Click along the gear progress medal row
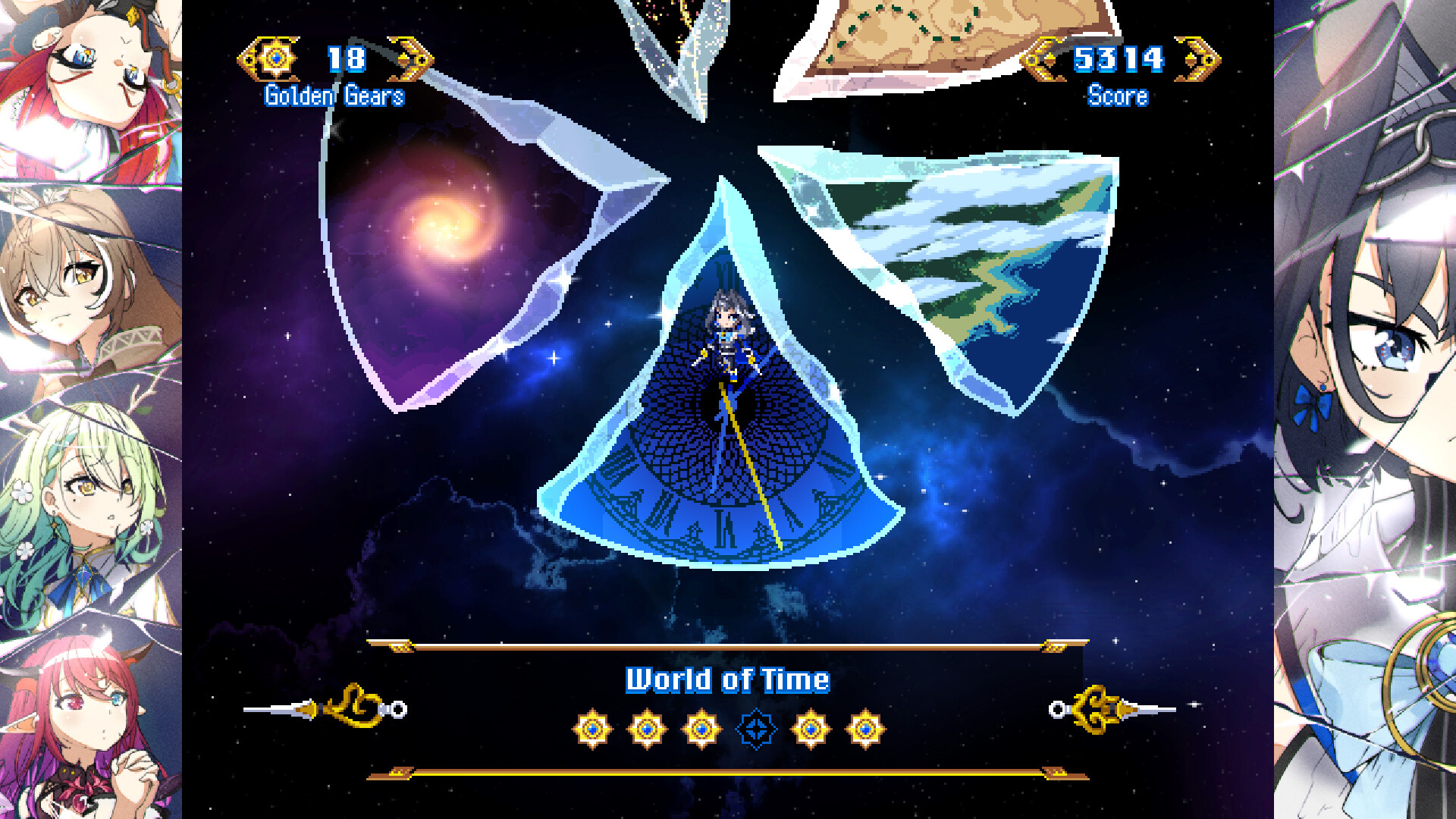This screenshot has height=819, width=1456. click(728, 728)
